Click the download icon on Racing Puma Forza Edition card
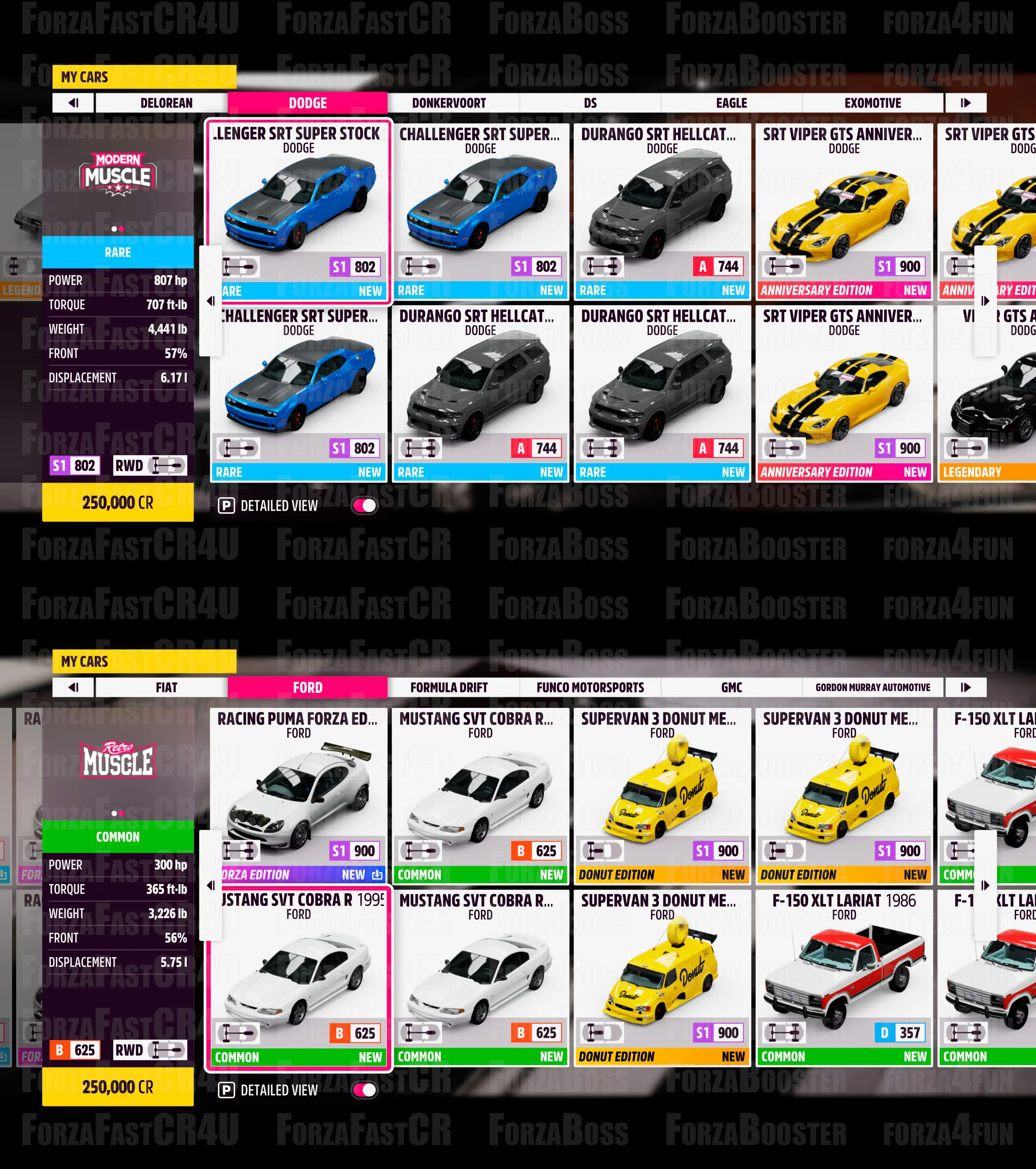Image resolution: width=1036 pixels, height=1169 pixels. (377, 875)
